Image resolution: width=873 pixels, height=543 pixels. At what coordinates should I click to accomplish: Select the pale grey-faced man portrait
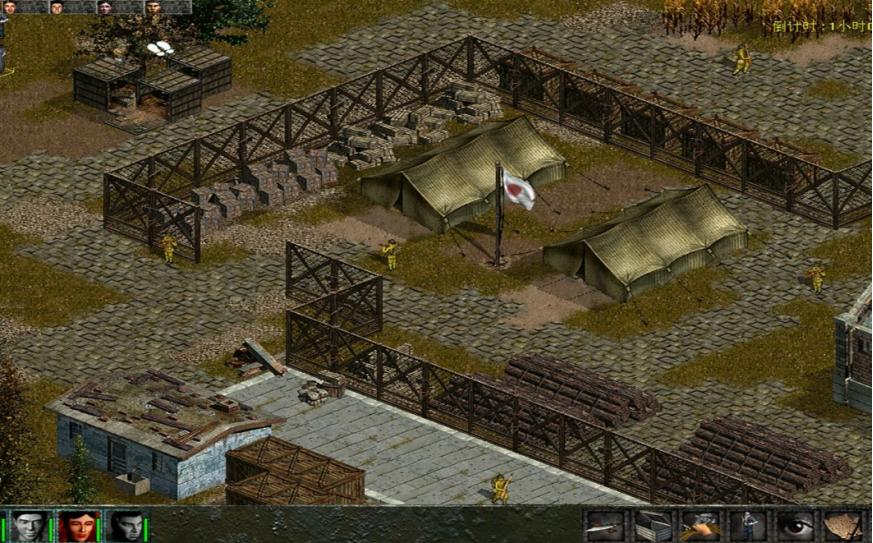click(126, 526)
